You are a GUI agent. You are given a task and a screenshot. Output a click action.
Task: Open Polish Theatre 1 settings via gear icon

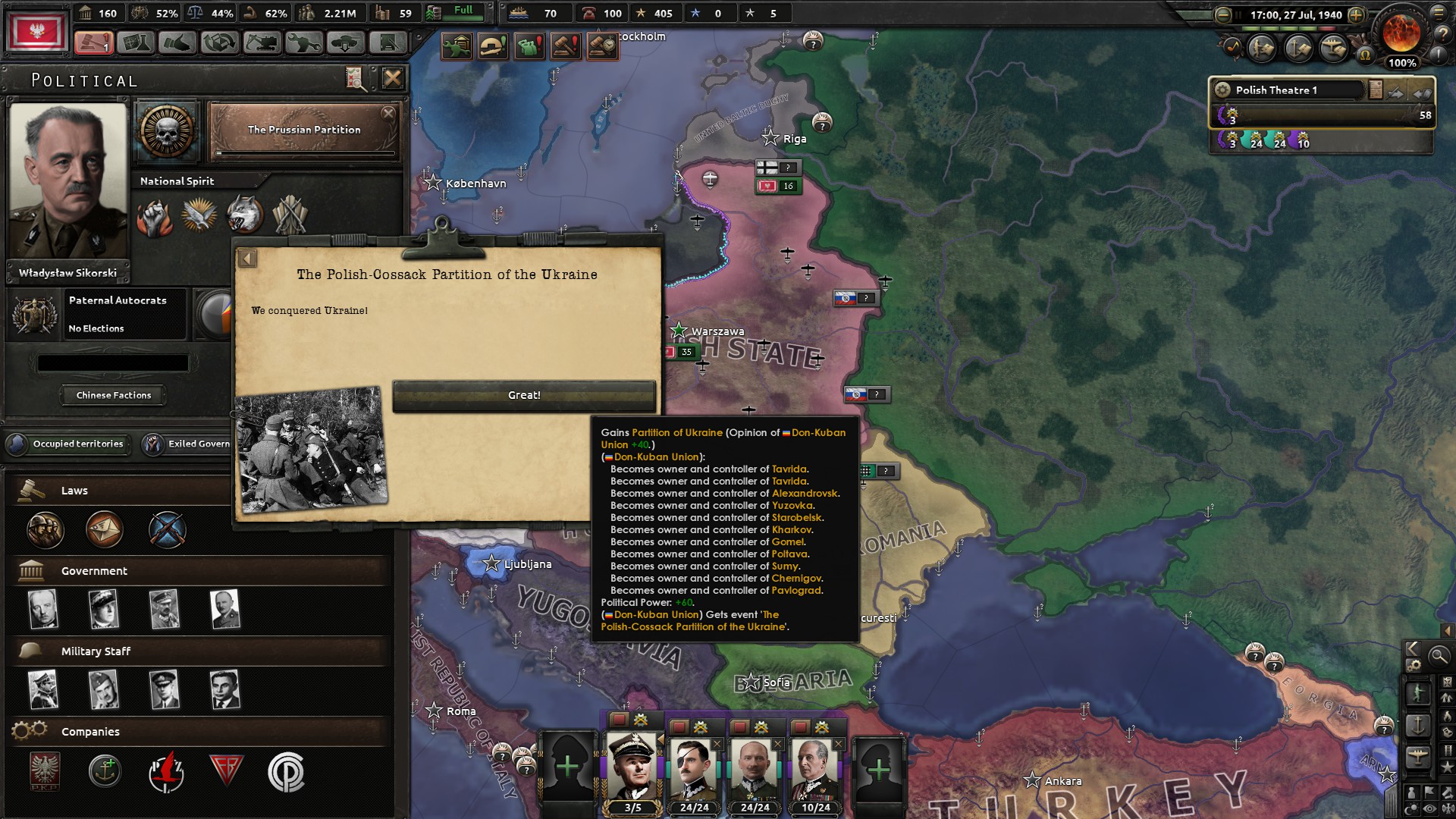coord(1222,91)
